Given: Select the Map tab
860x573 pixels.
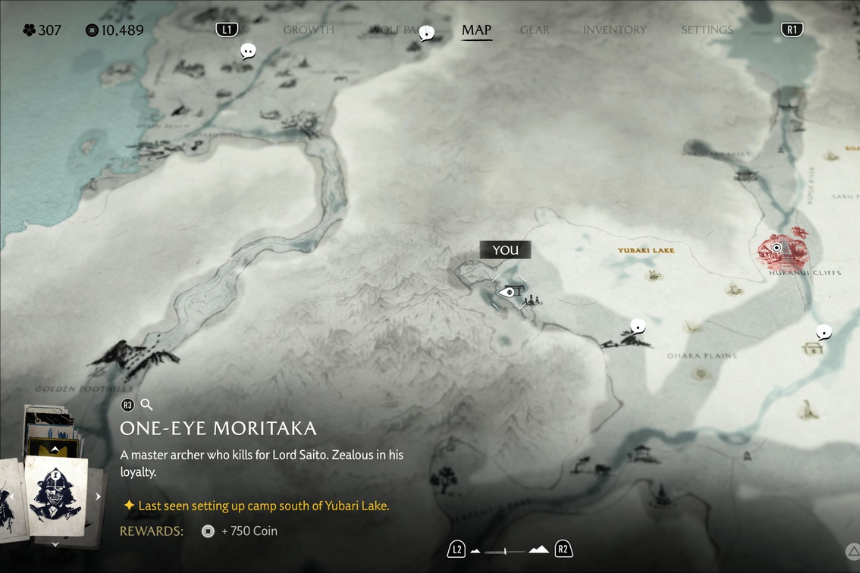Looking at the screenshot, I should pyautogui.click(x=476, y=30).
